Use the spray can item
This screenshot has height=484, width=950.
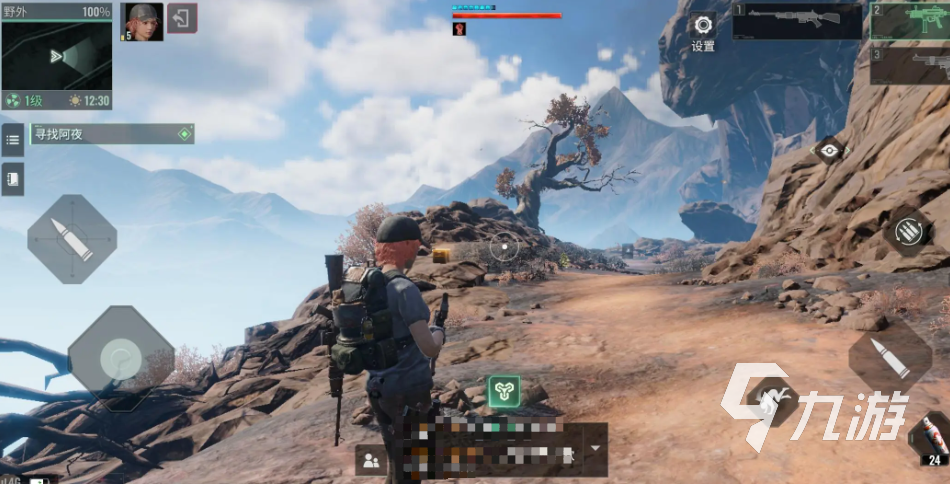click(931, 436)
